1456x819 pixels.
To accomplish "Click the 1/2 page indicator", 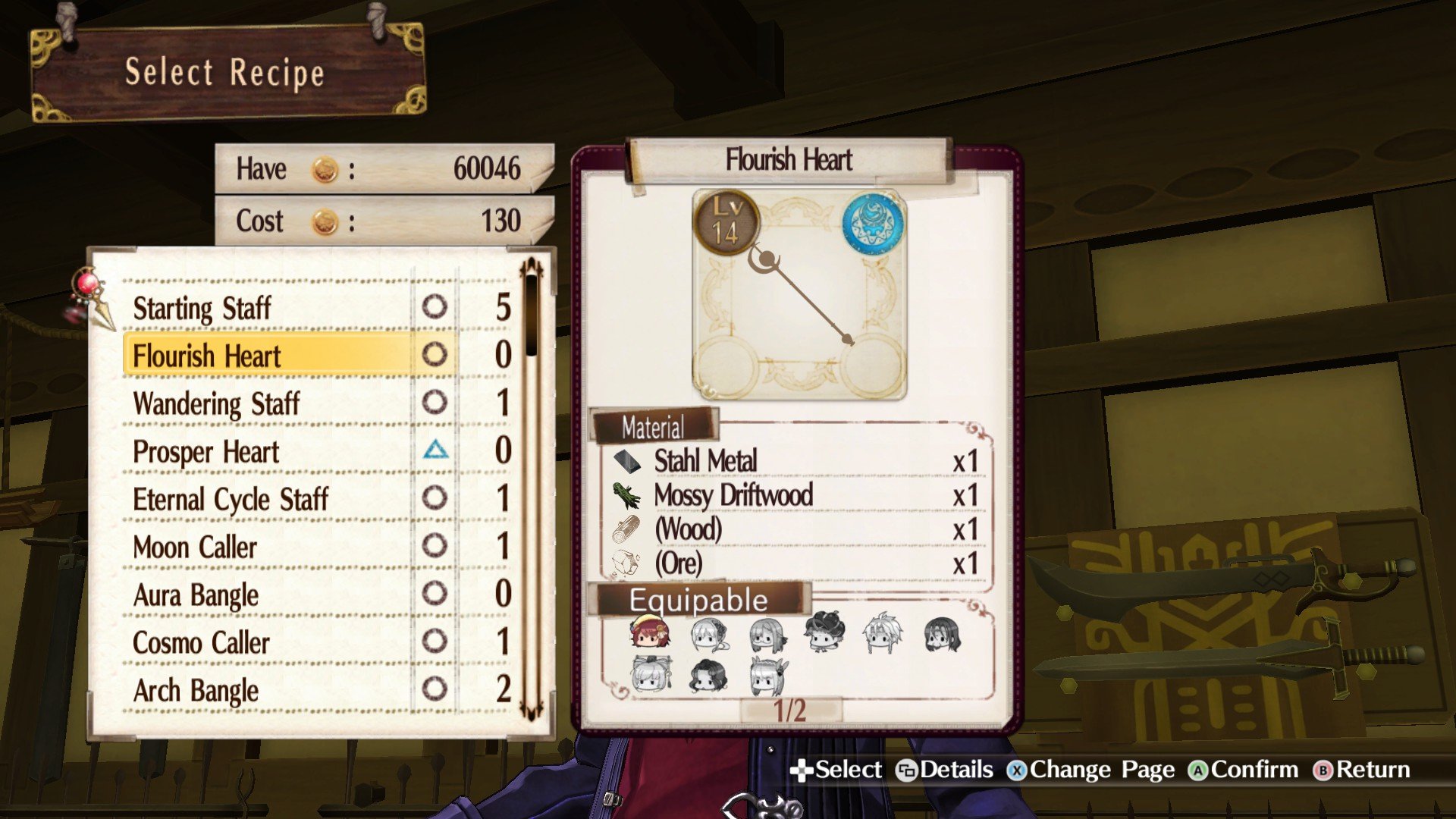I will 789,711.
